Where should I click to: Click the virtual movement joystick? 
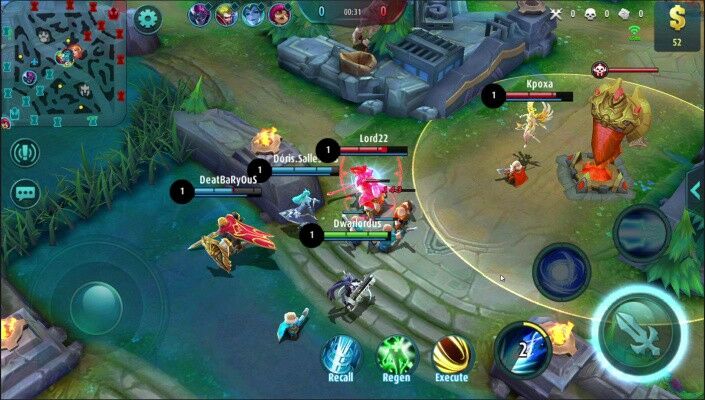(x=97, y=299)
